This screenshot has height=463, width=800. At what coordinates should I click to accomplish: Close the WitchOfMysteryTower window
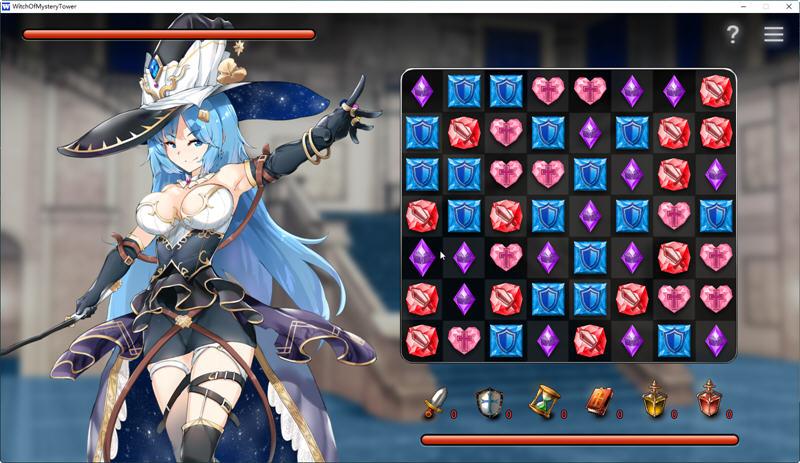coord(788,6)
